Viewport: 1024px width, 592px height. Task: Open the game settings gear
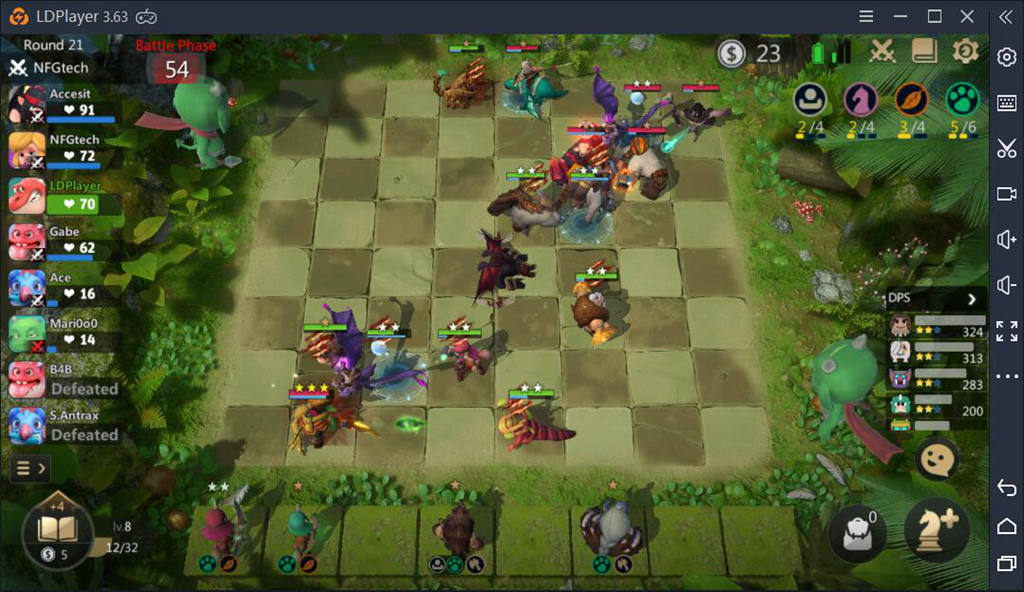965,52
